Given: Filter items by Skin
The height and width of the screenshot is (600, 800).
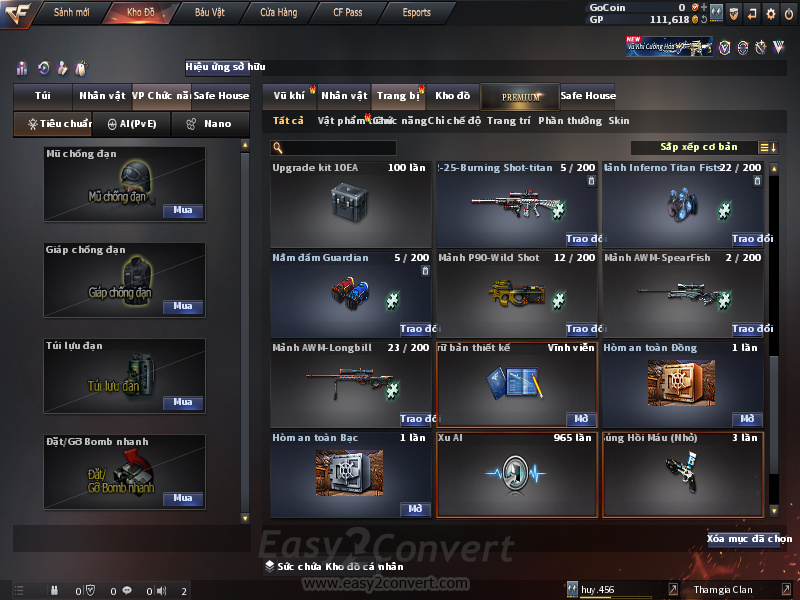Looking at the screenshot, I should coord(619,121).
